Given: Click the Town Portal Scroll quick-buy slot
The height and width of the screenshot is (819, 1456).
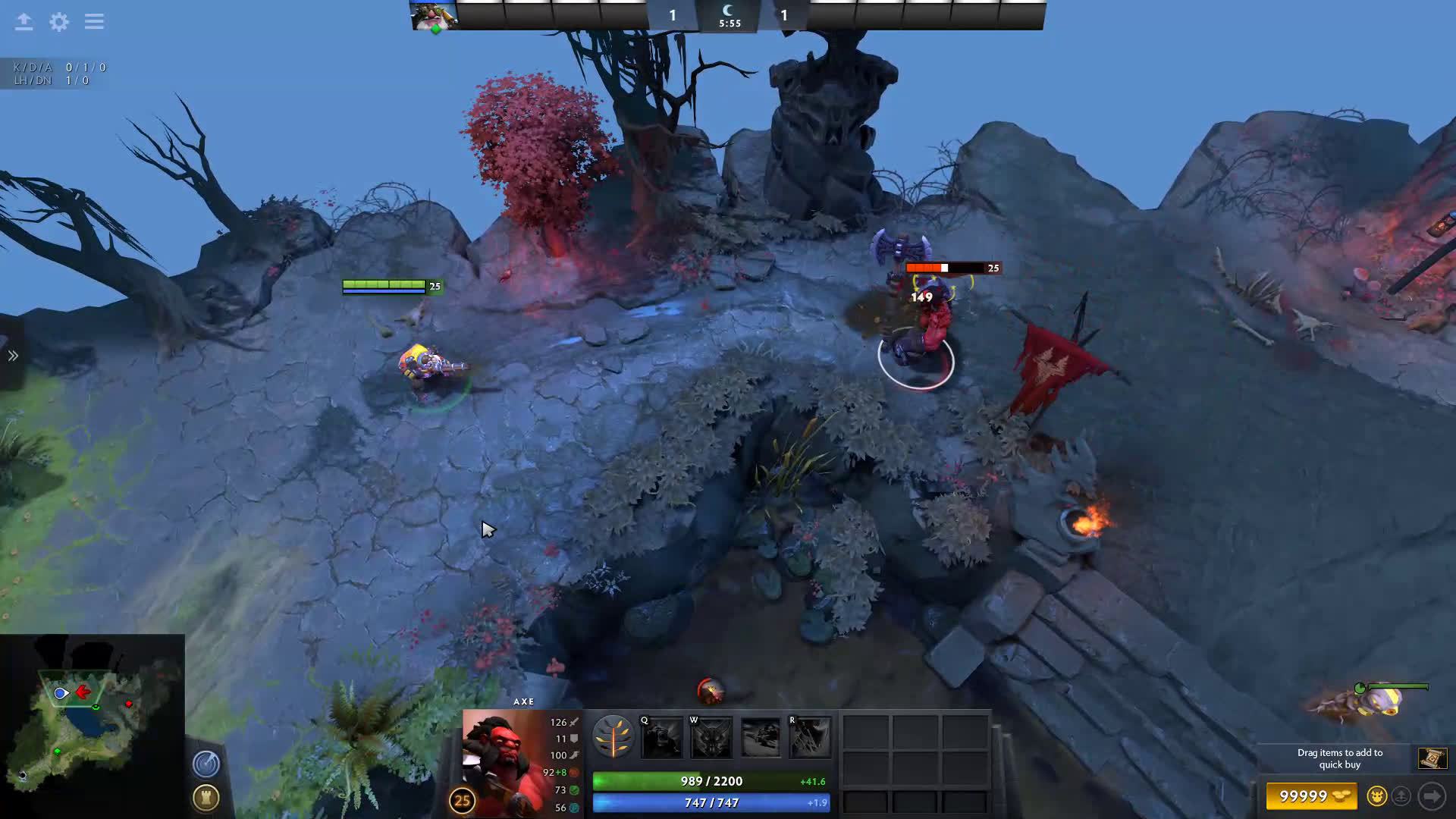Looking at the screenshot, I should pyautogui.click(x=1432, y=758).
